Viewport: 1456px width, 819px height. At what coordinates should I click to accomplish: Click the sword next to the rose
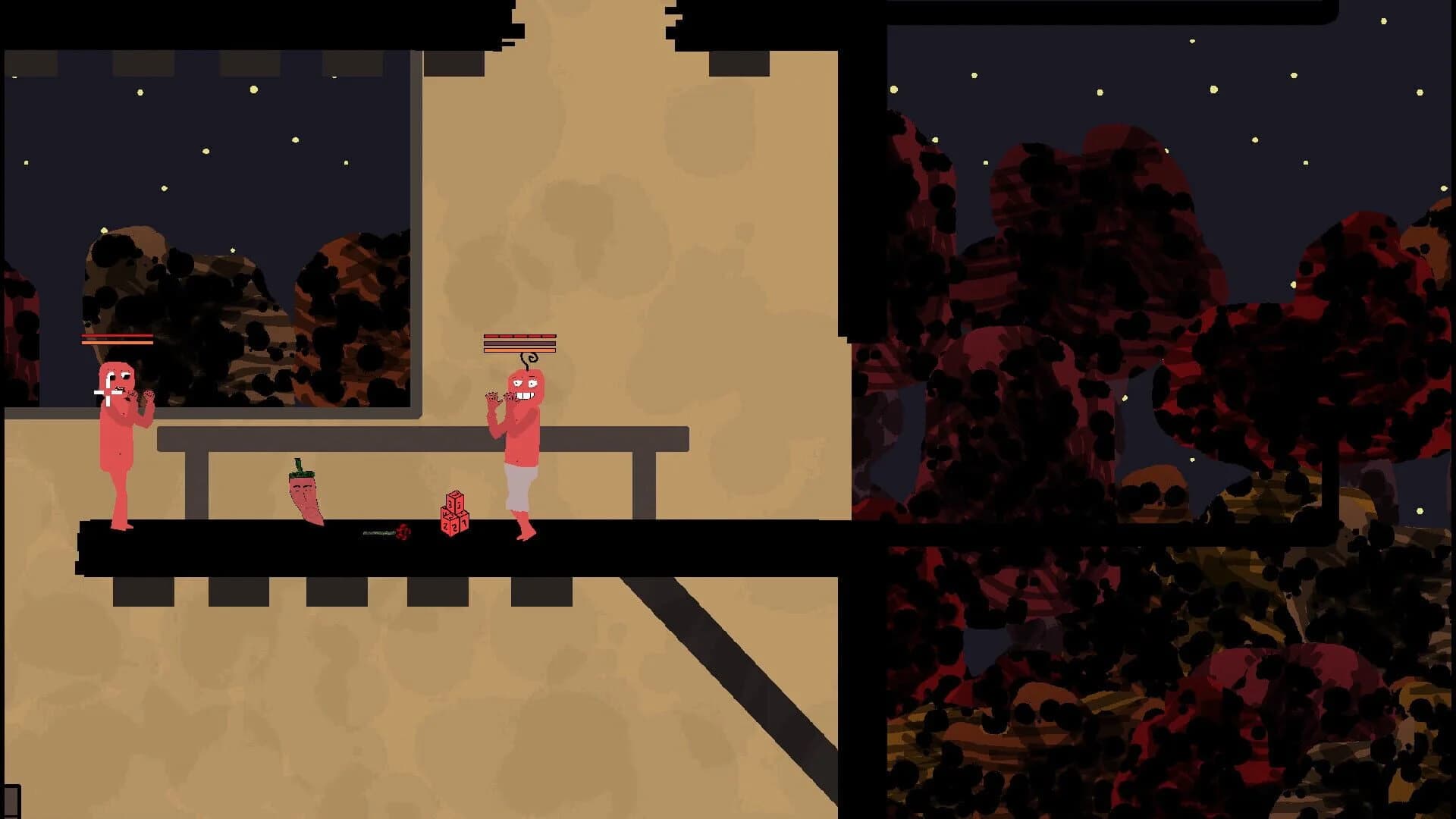(378, 533)
